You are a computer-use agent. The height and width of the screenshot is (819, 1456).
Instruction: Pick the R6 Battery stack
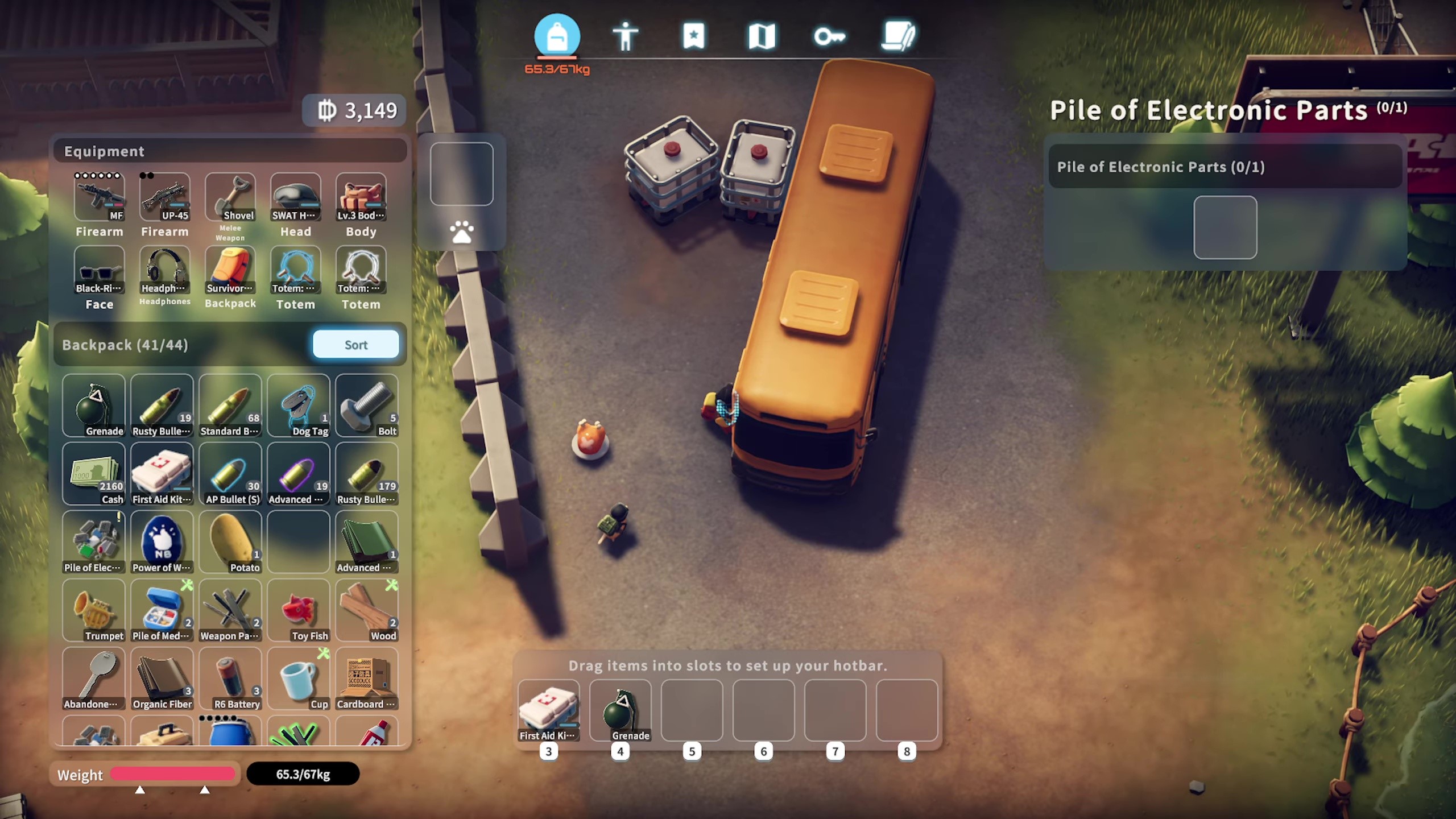click(x=230, y=678)
